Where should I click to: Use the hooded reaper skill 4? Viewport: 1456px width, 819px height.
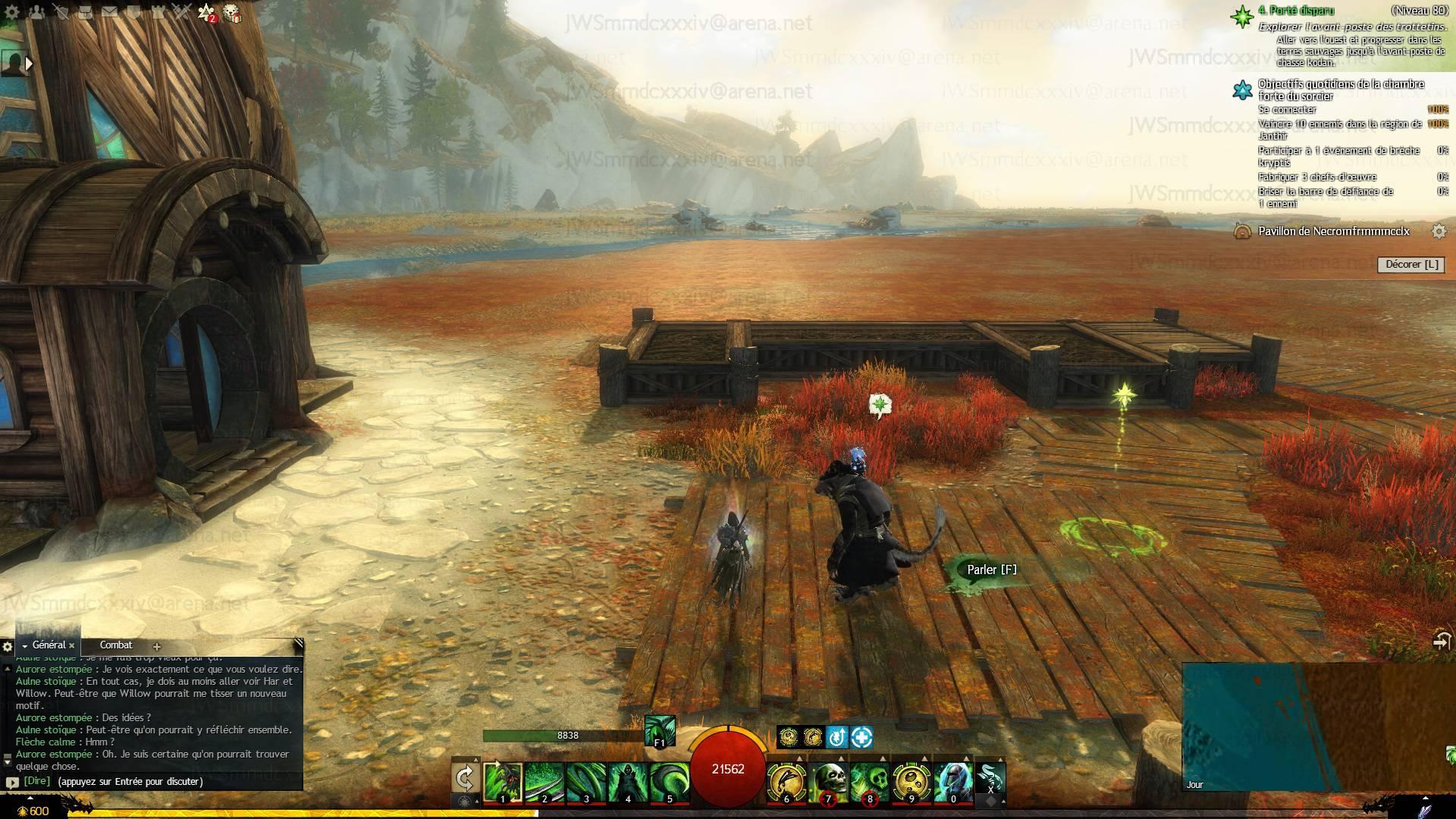(x=627, y=782)
